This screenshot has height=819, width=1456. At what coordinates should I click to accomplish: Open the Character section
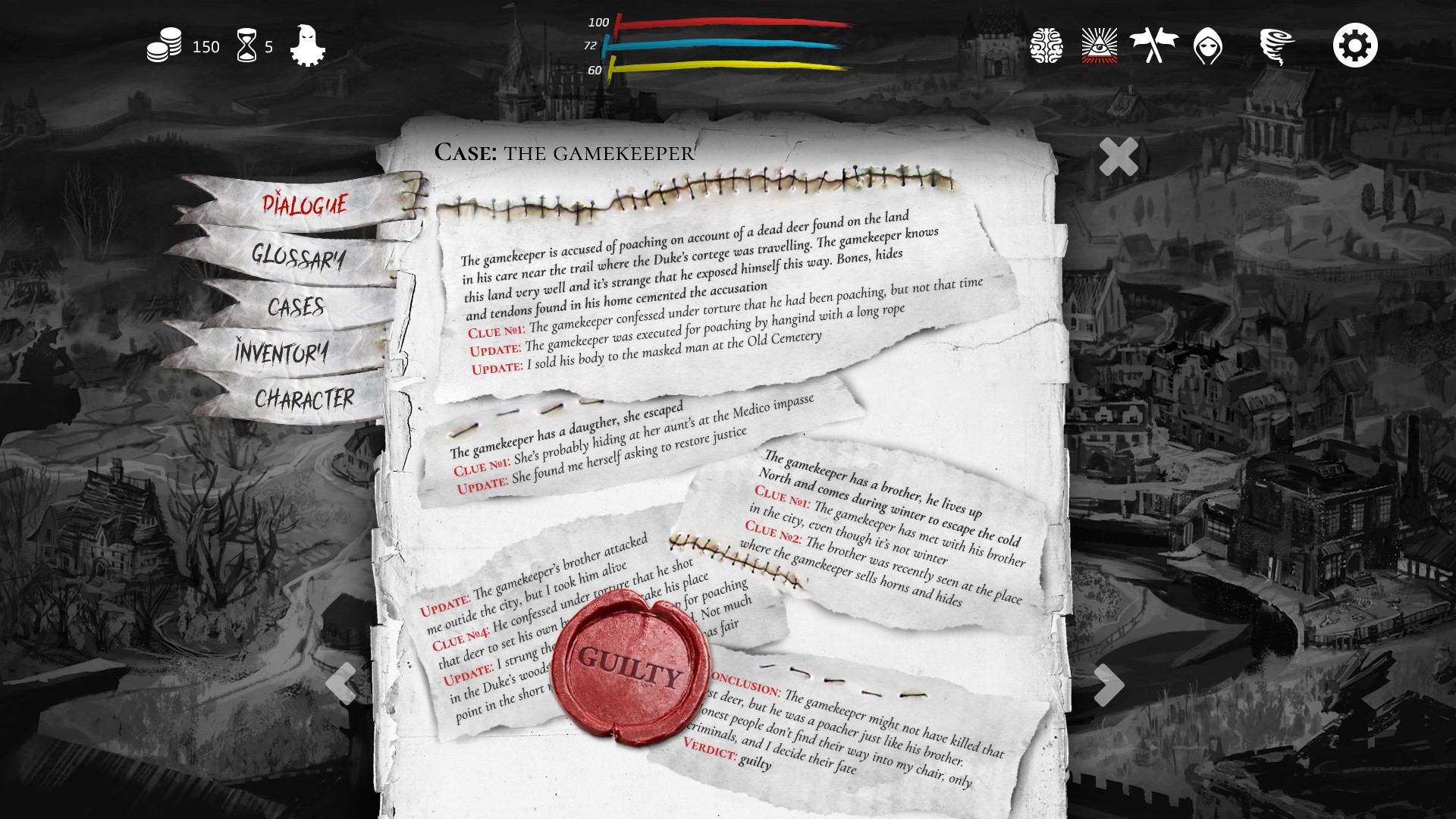305,395
